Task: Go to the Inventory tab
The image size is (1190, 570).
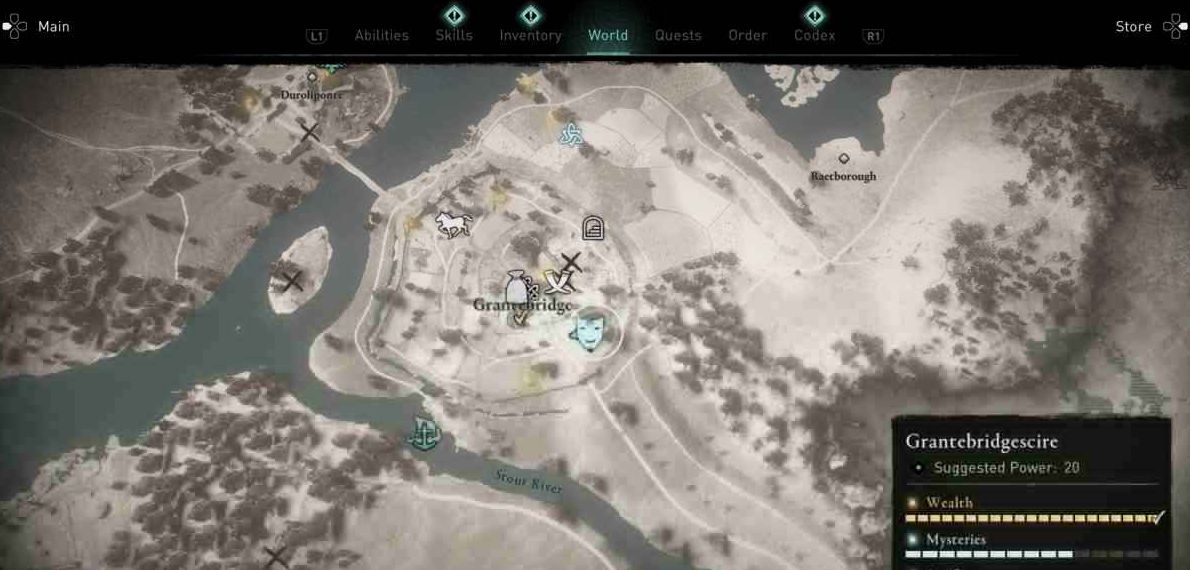Action: click(530, 36)
